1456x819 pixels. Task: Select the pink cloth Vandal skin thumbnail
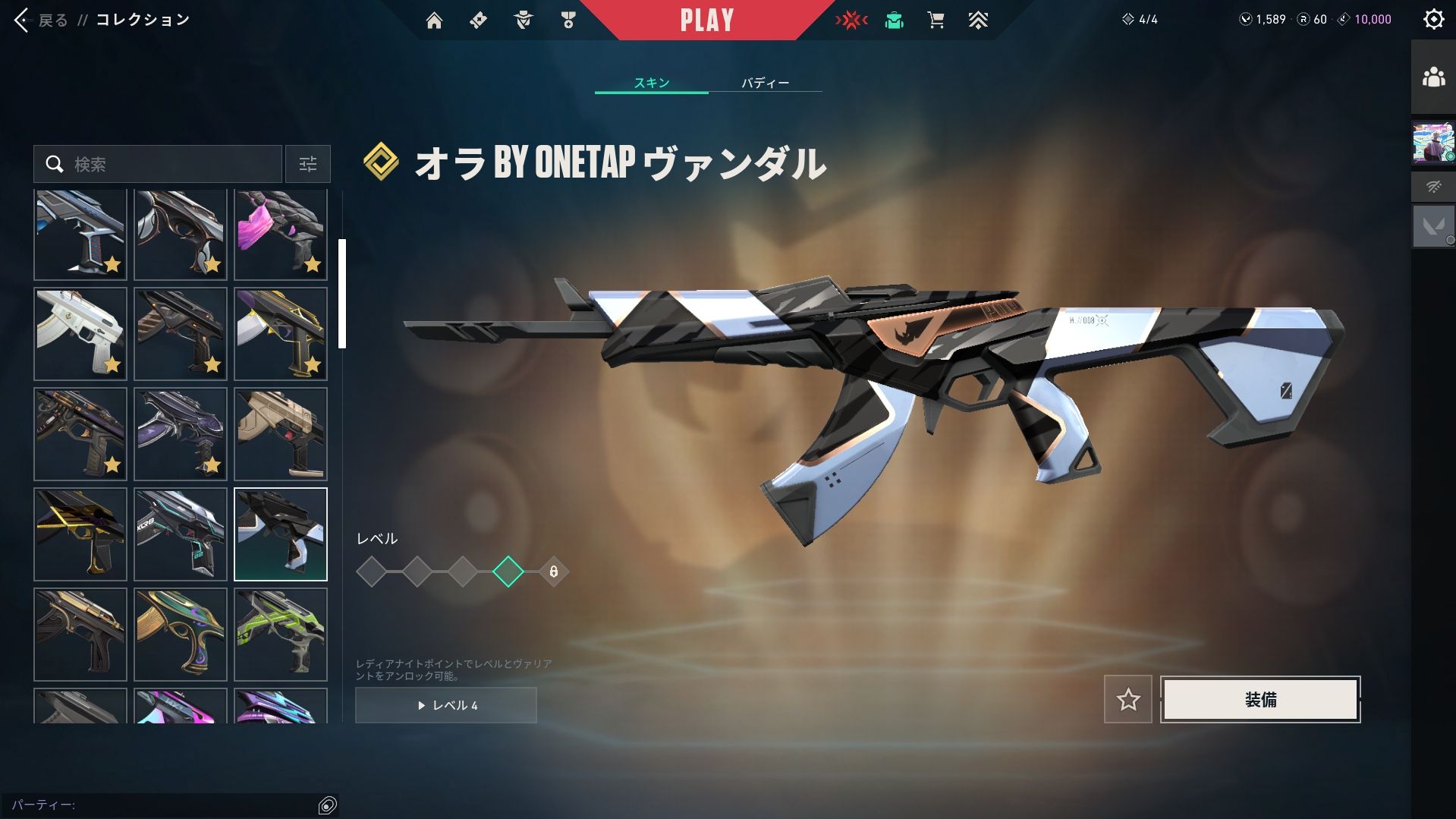tap(280, 235)
